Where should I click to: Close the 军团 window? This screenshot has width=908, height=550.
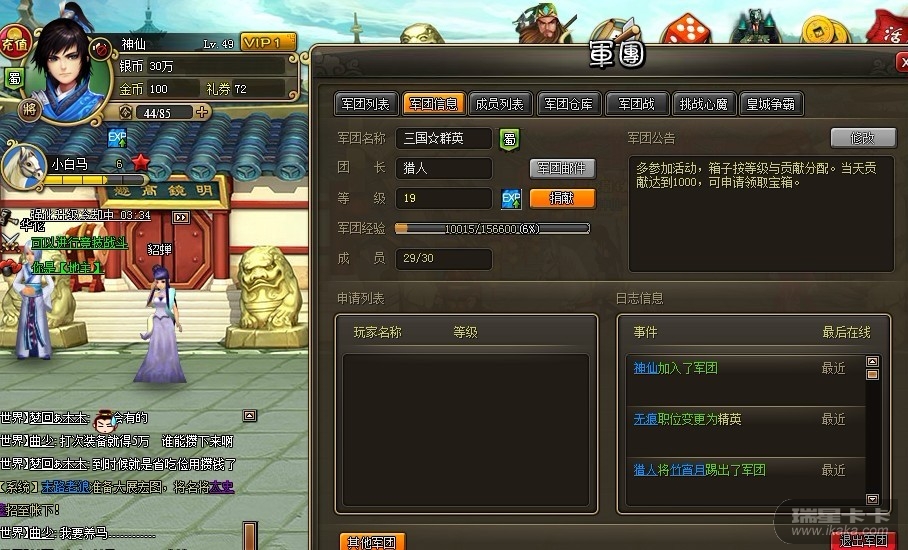[903, 62]
